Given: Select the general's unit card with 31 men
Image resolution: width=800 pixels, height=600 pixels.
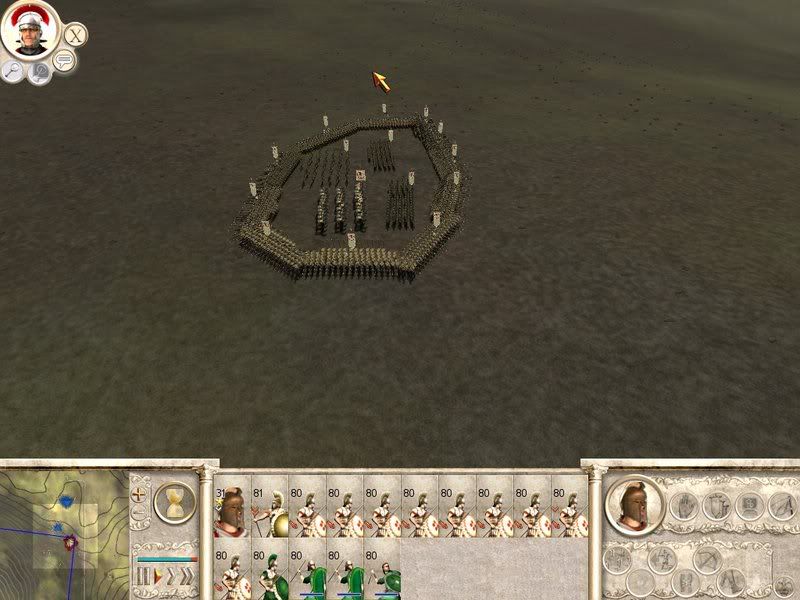Looking at the screenshot, I should coord(231,511).
